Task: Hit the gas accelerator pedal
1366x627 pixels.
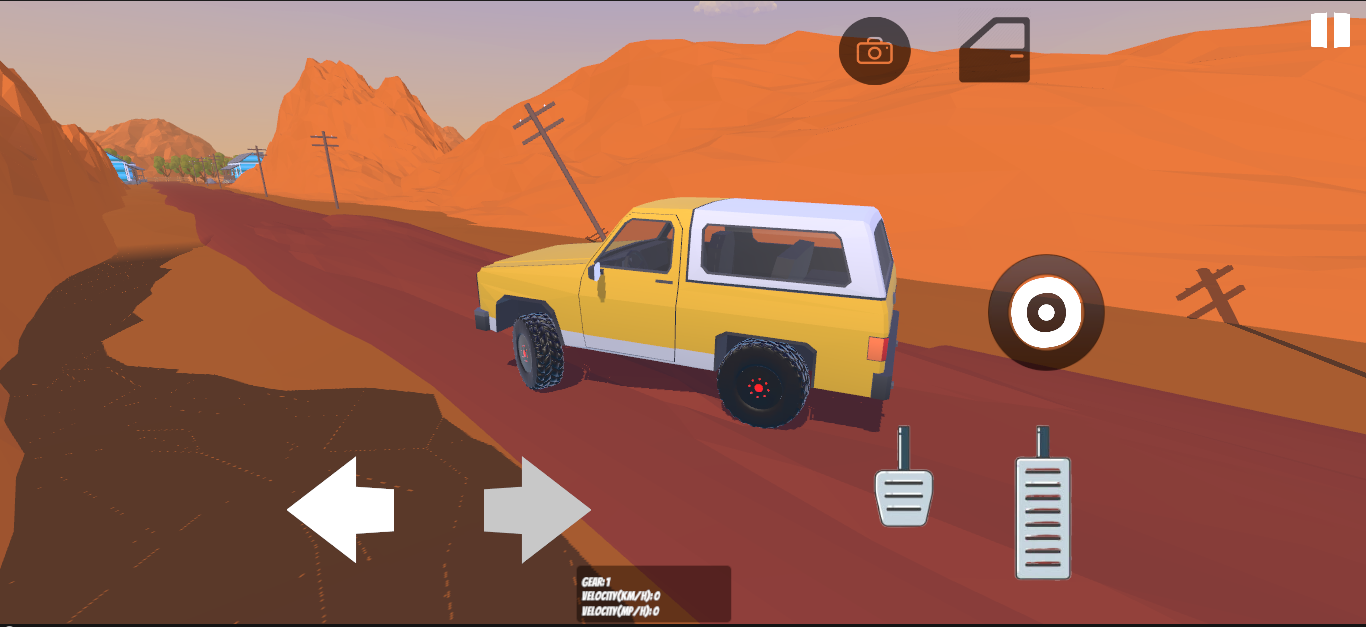Action: (1043, 516)
